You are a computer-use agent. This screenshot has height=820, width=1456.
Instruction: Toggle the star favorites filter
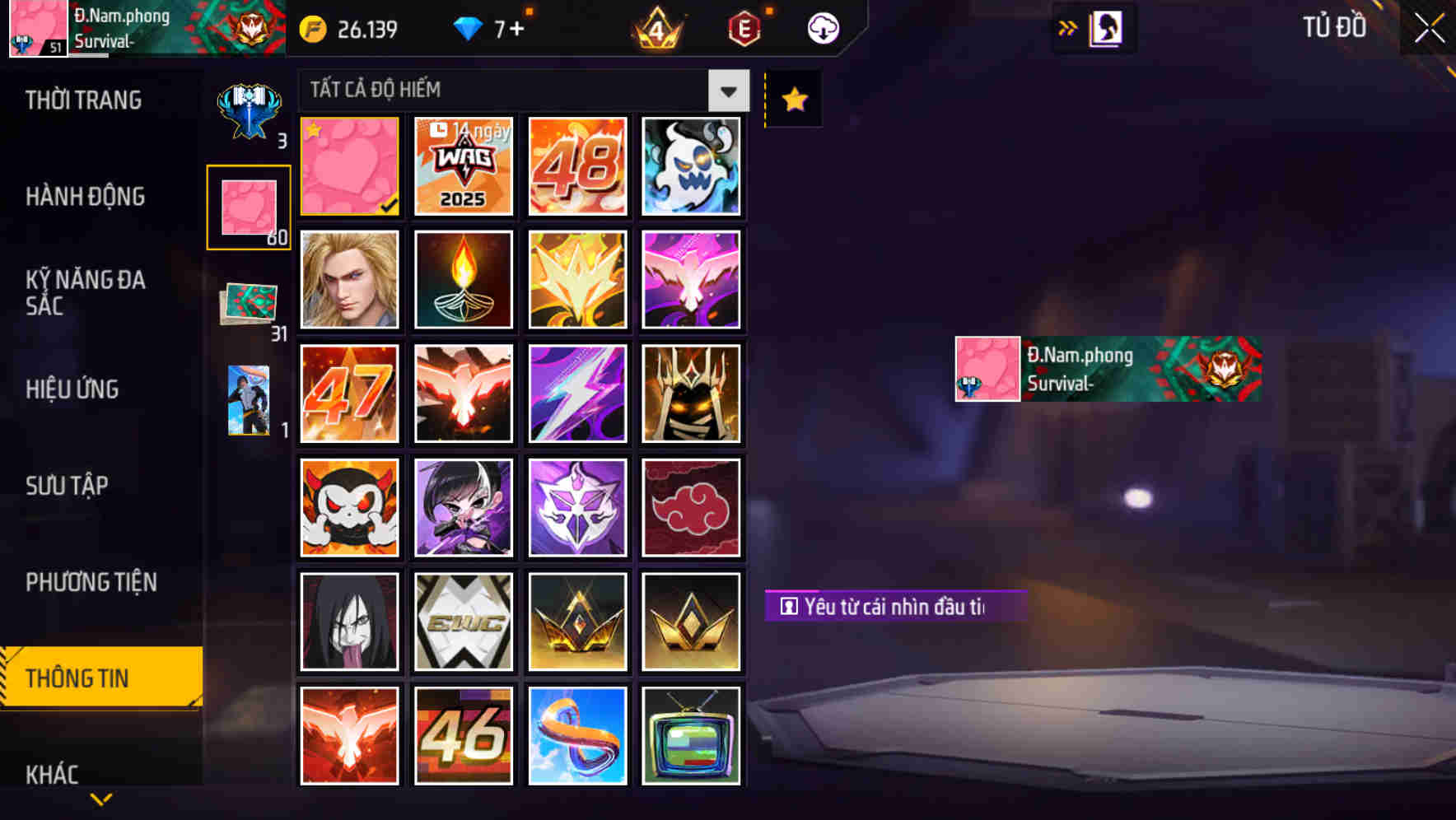(792, 99)
